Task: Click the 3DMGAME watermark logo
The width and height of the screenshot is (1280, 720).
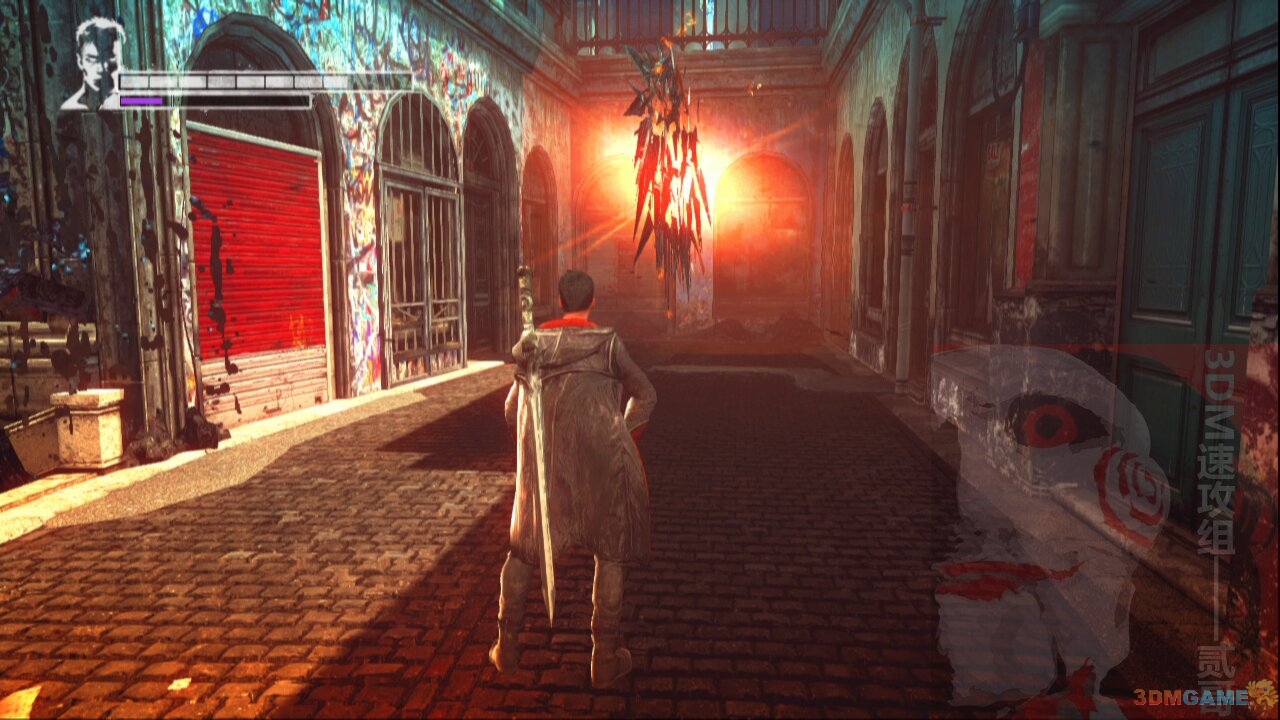Action: tap(1212, 697)
